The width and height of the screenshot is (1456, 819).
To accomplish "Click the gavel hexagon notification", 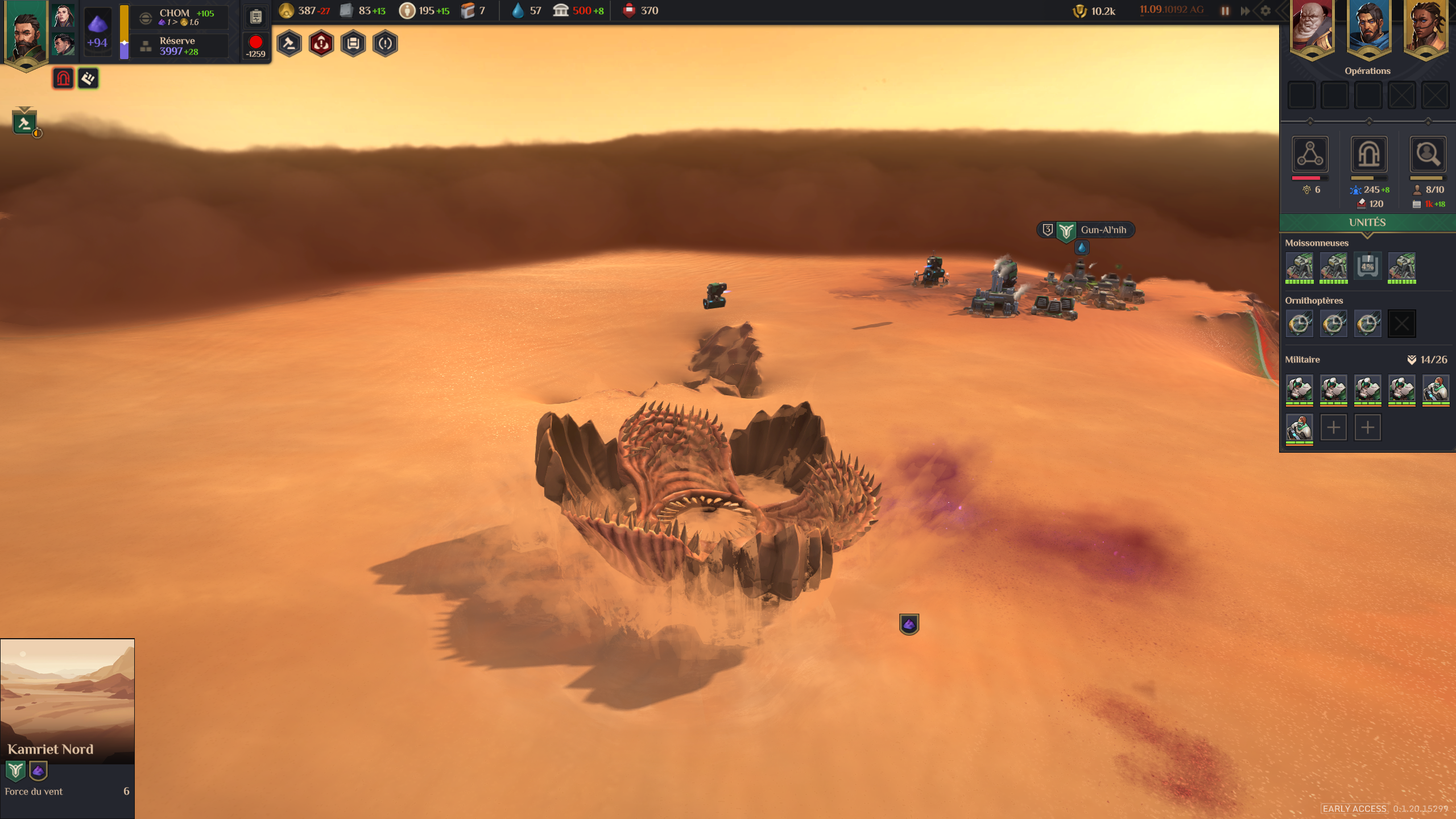I will click(289, 44).
